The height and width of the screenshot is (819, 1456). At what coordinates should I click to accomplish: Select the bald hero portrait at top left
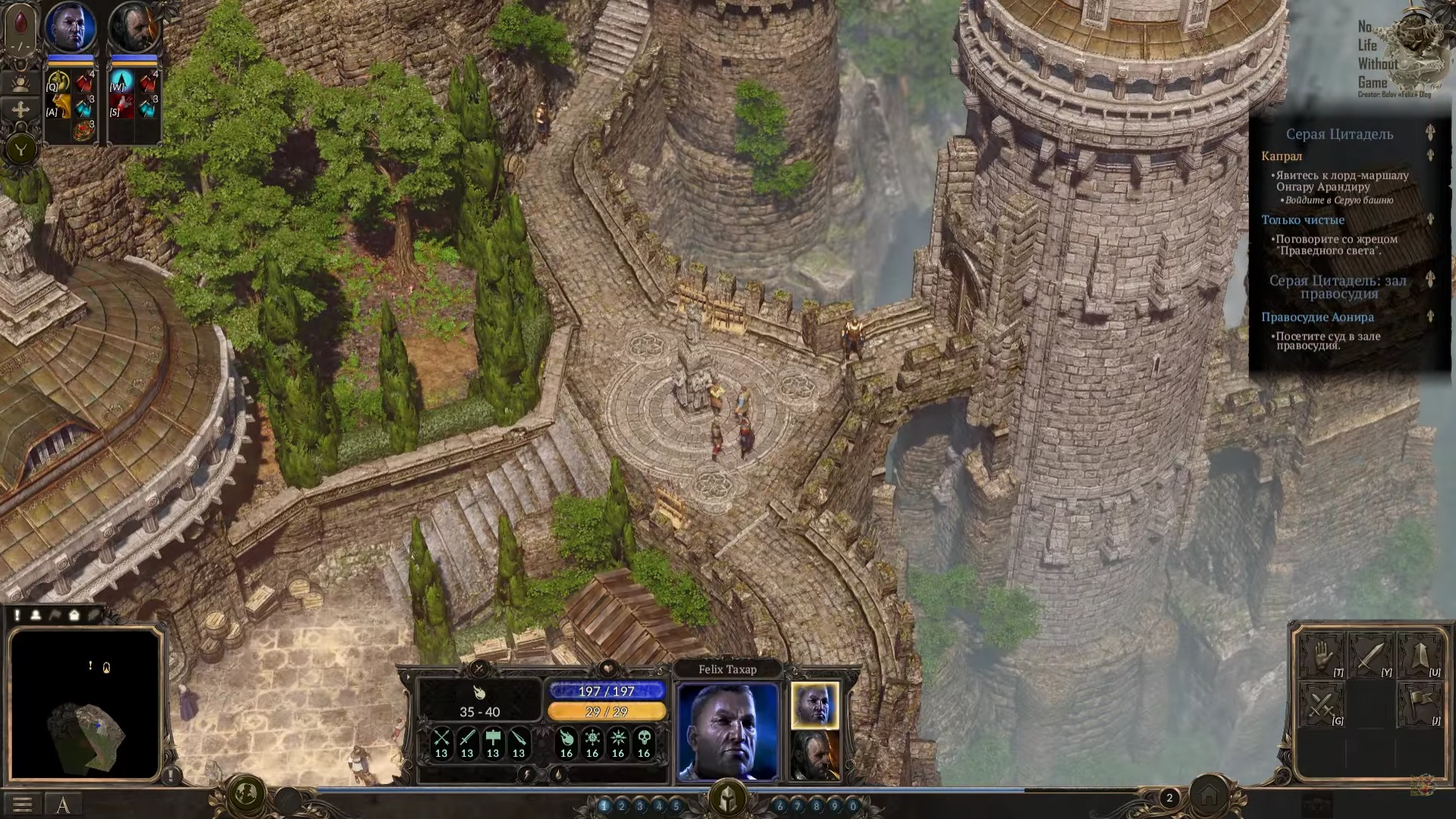click(x=70, y=27)
